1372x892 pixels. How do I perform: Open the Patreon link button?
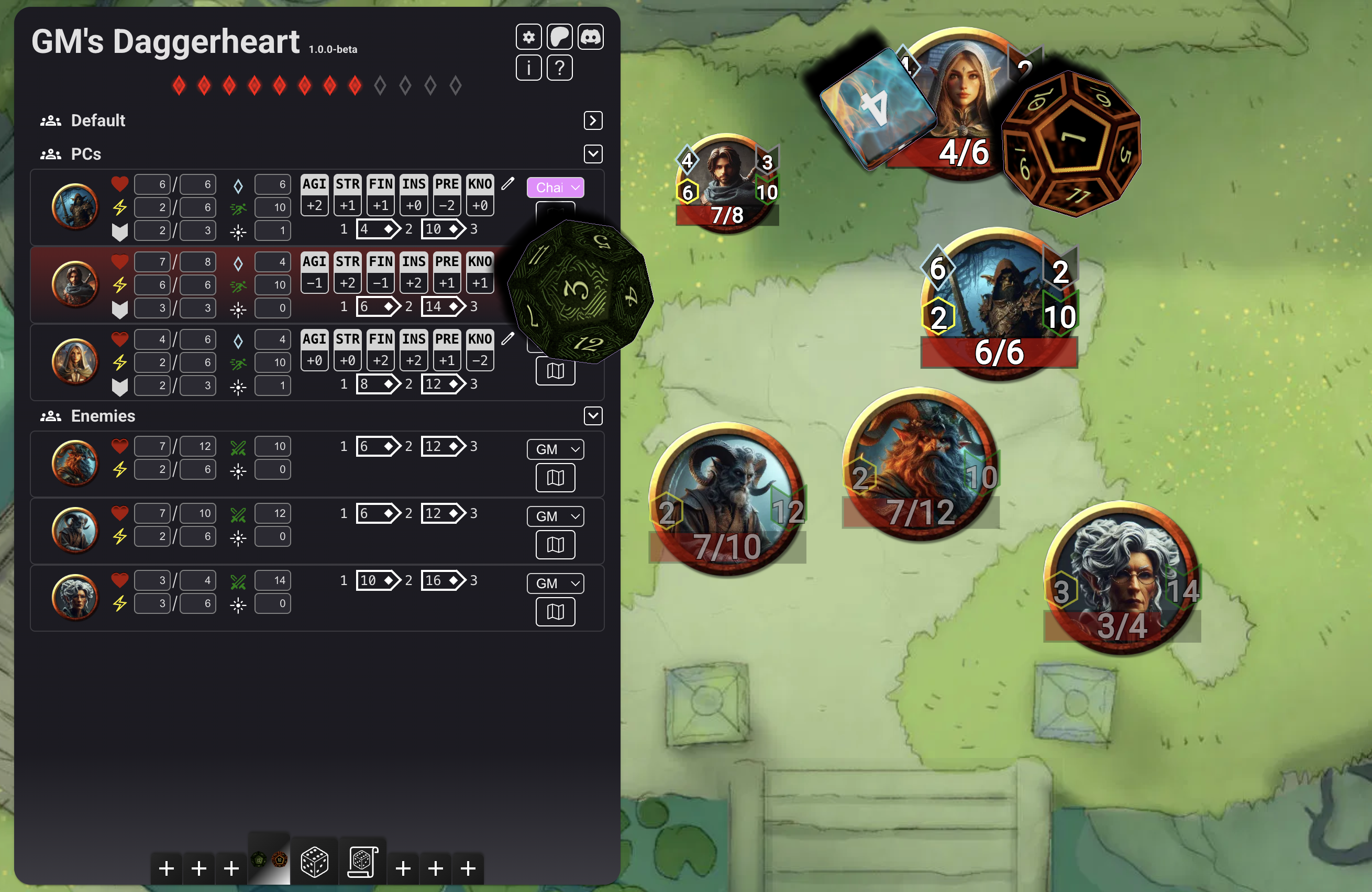pyautogui.click(x=559, y=38)
